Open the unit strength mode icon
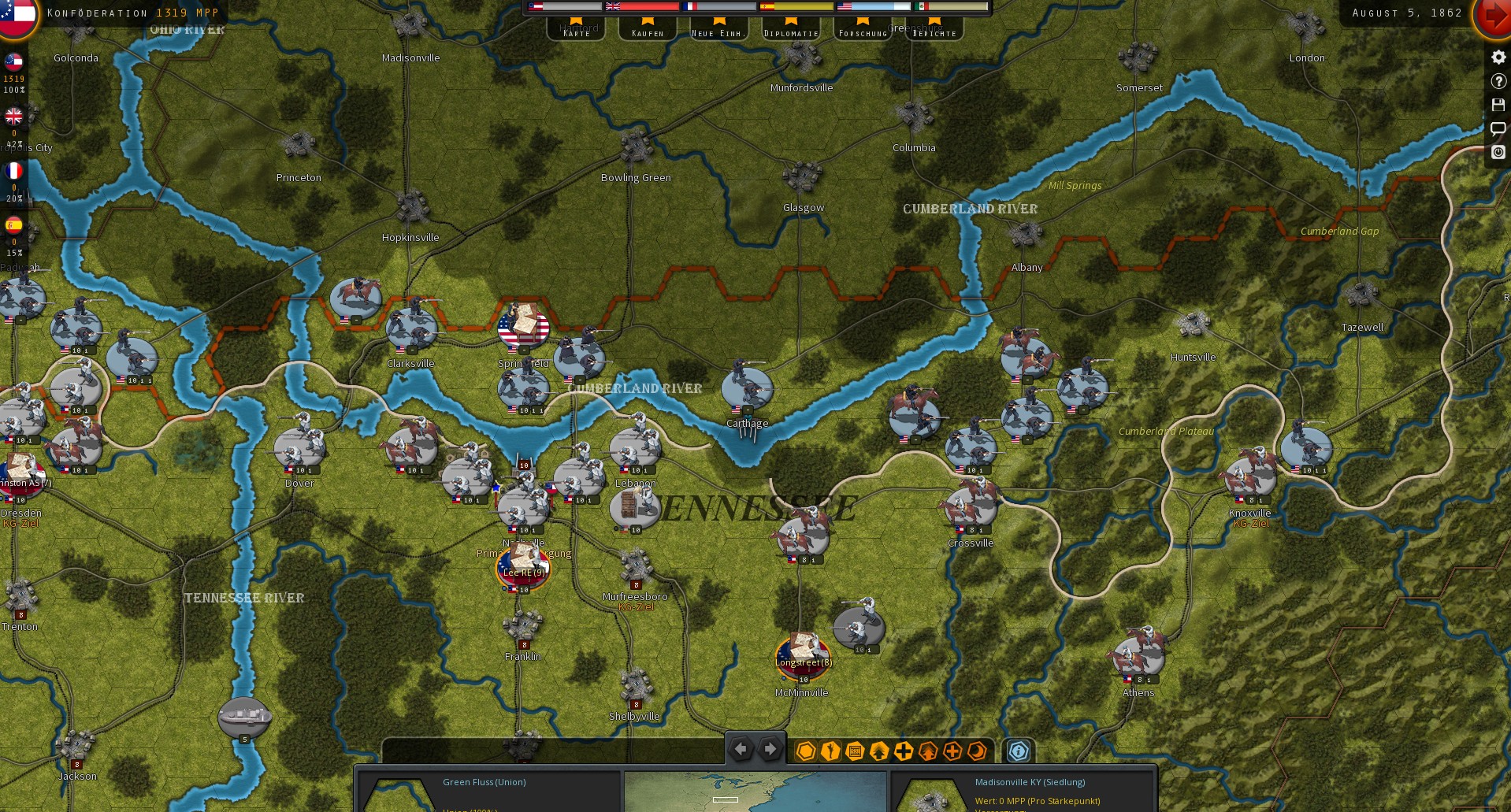The image size is (1511, 812). pos(829,752)
